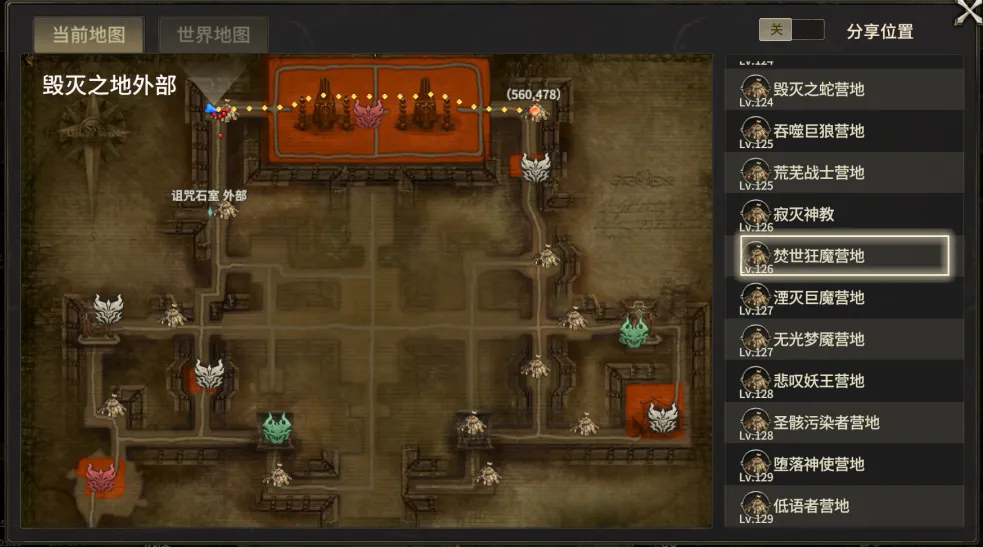Image resolution: width=983 pixels, height=547 pixels.
Task: Select 毁灭之蛇营地 from the list
Action: (x=844, y=90)
